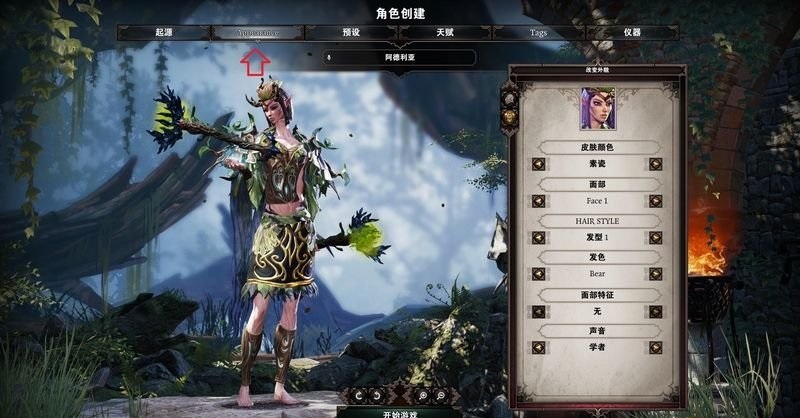Open the 仪器 tab
The height and width of the screenshot is (418, 800).
631,33
